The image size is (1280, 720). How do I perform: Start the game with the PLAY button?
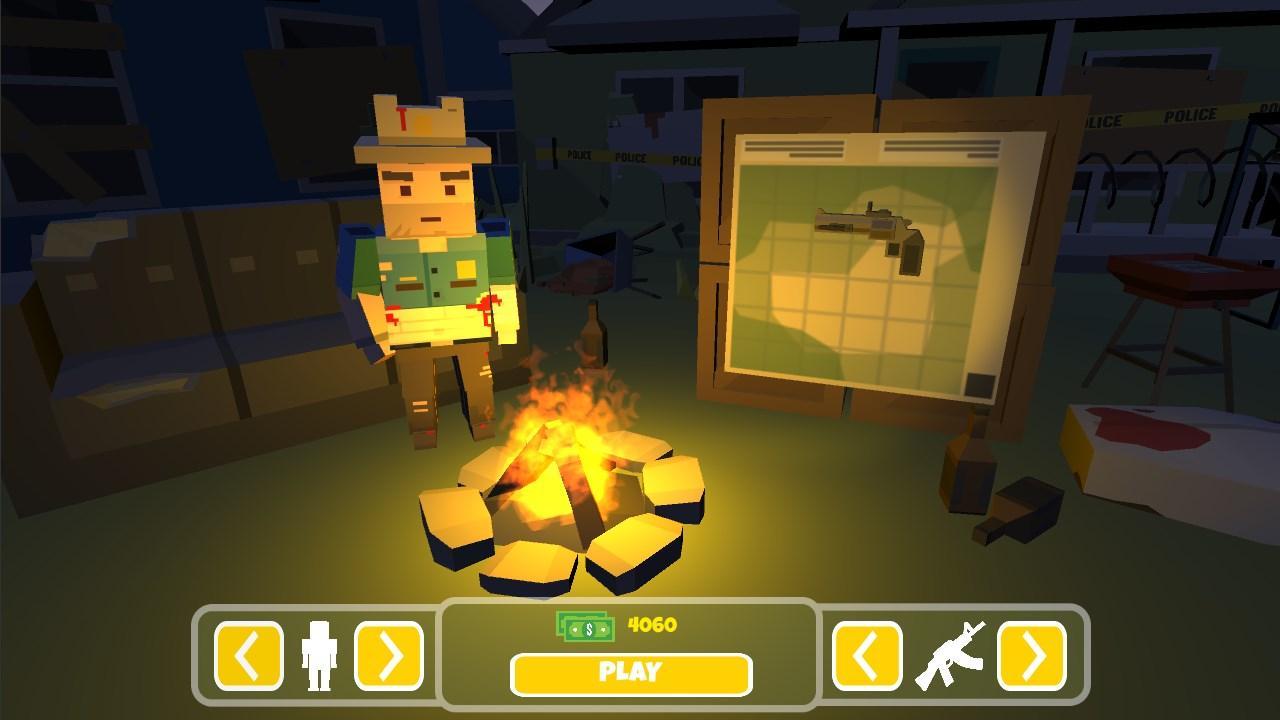630,674
